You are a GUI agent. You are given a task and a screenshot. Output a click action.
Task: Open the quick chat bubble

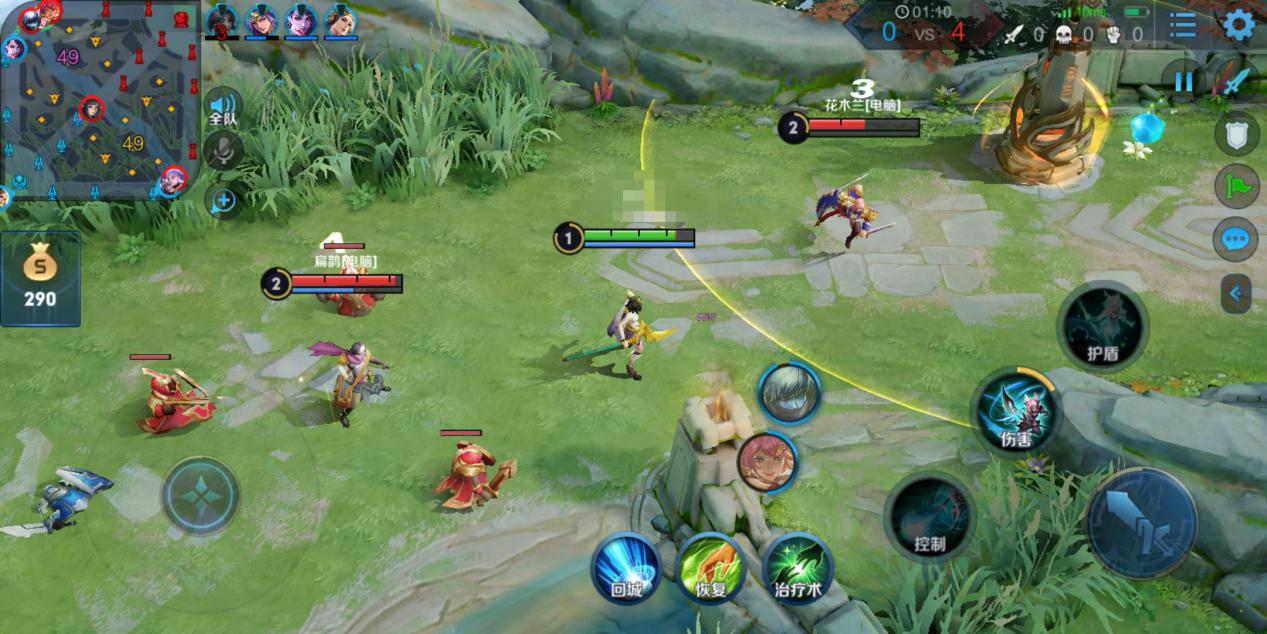(1236, 240)
